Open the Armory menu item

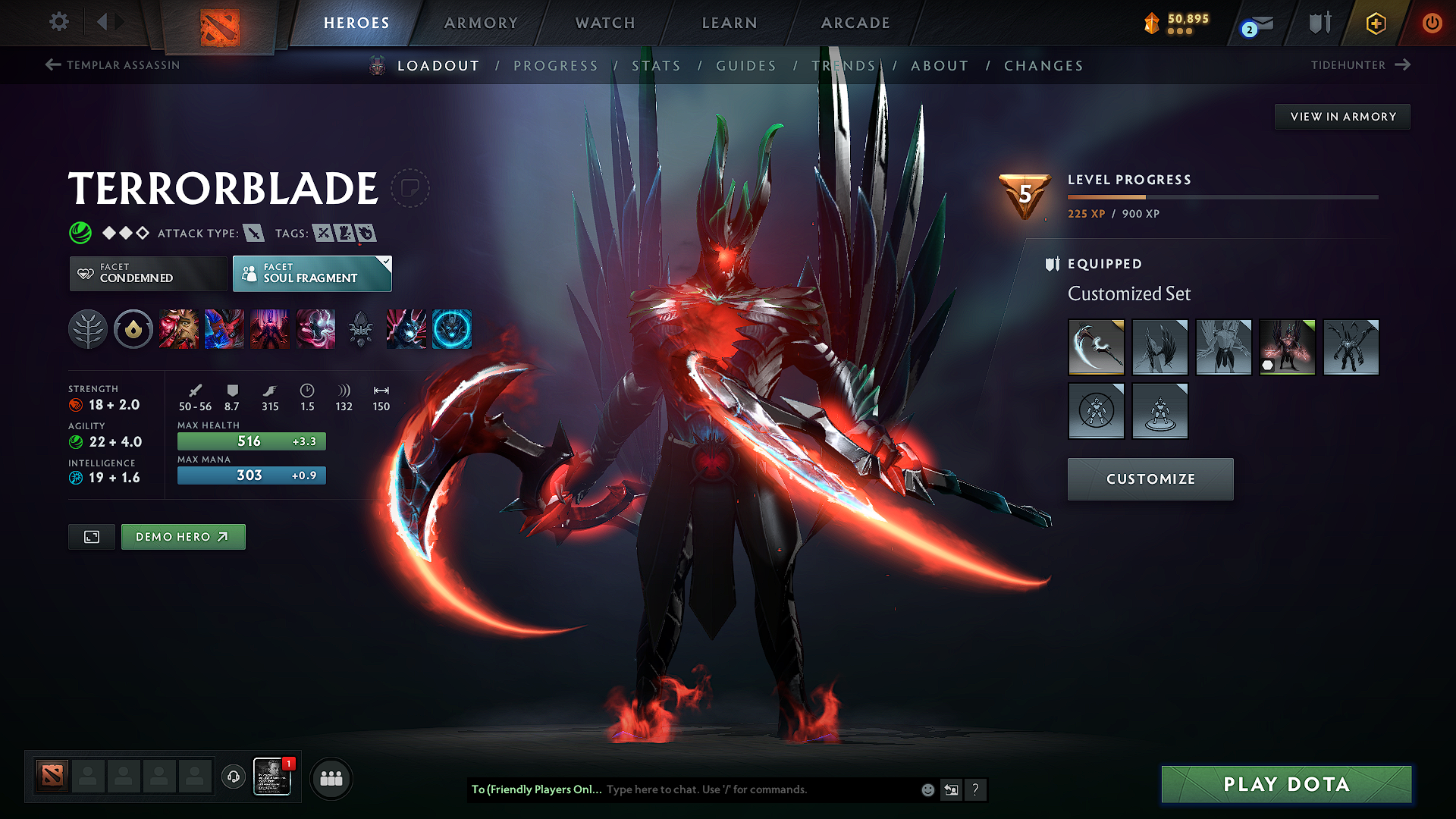[481, 23]
